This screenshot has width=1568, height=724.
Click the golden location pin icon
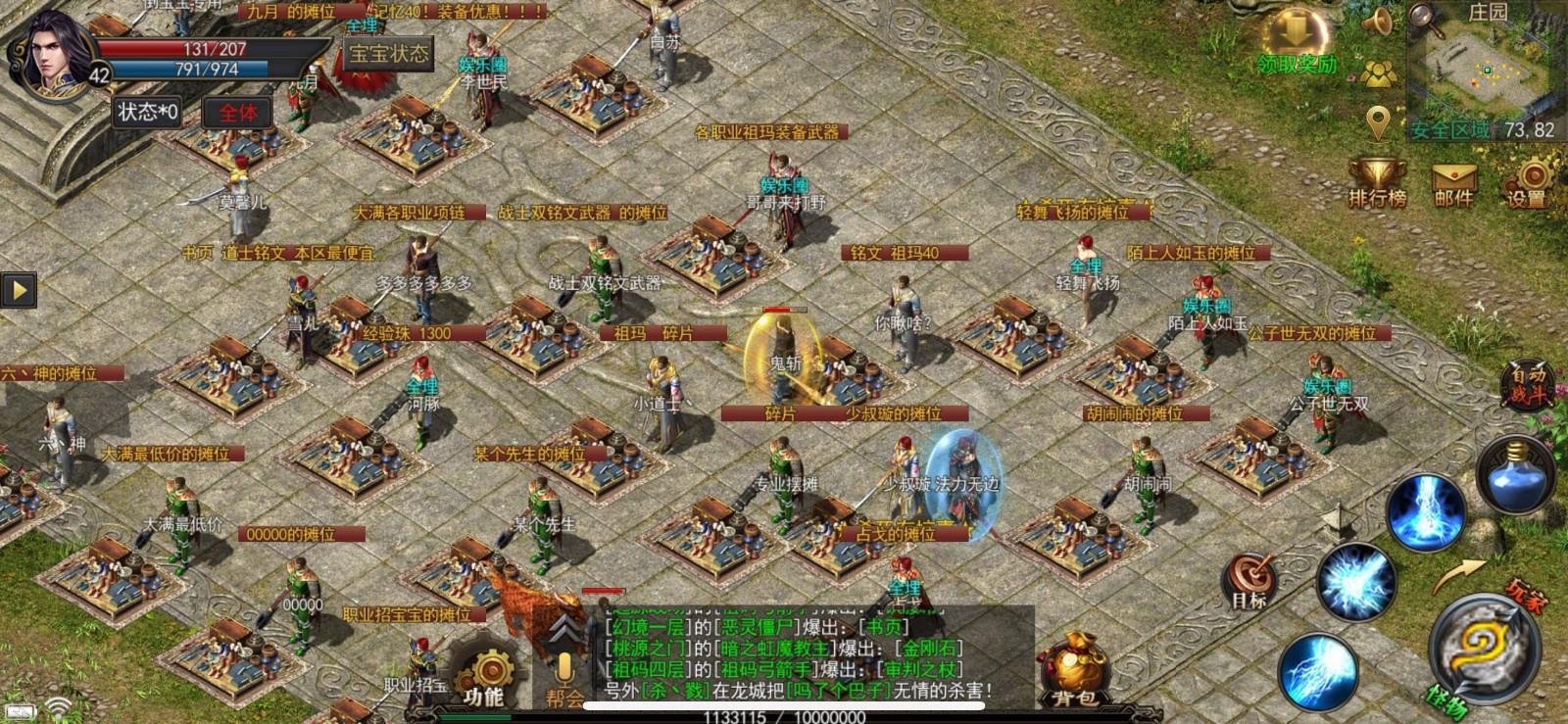coord(1379,123)
